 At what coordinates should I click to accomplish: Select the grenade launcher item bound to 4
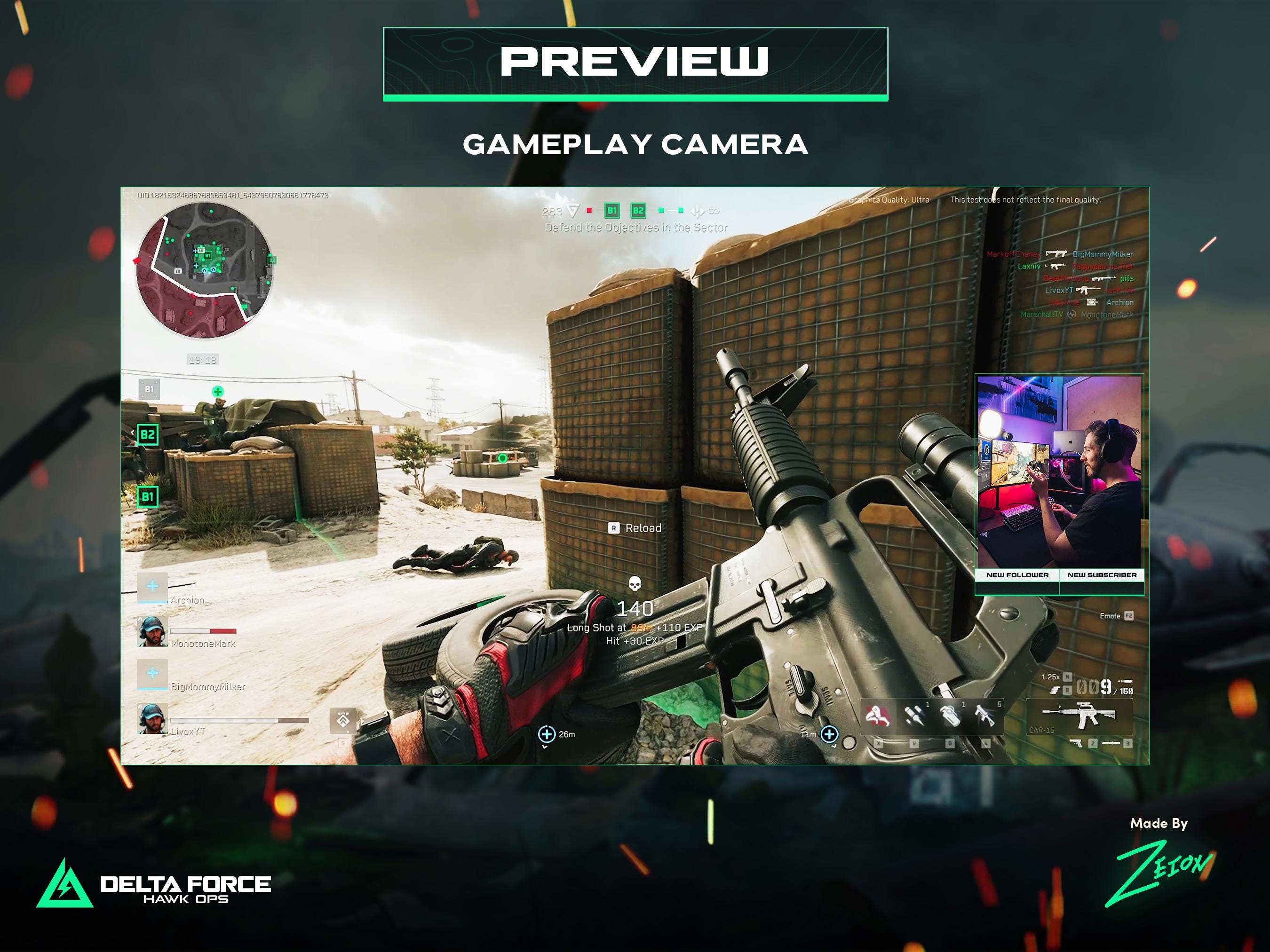pyautogui.click(x=985, y=716)
